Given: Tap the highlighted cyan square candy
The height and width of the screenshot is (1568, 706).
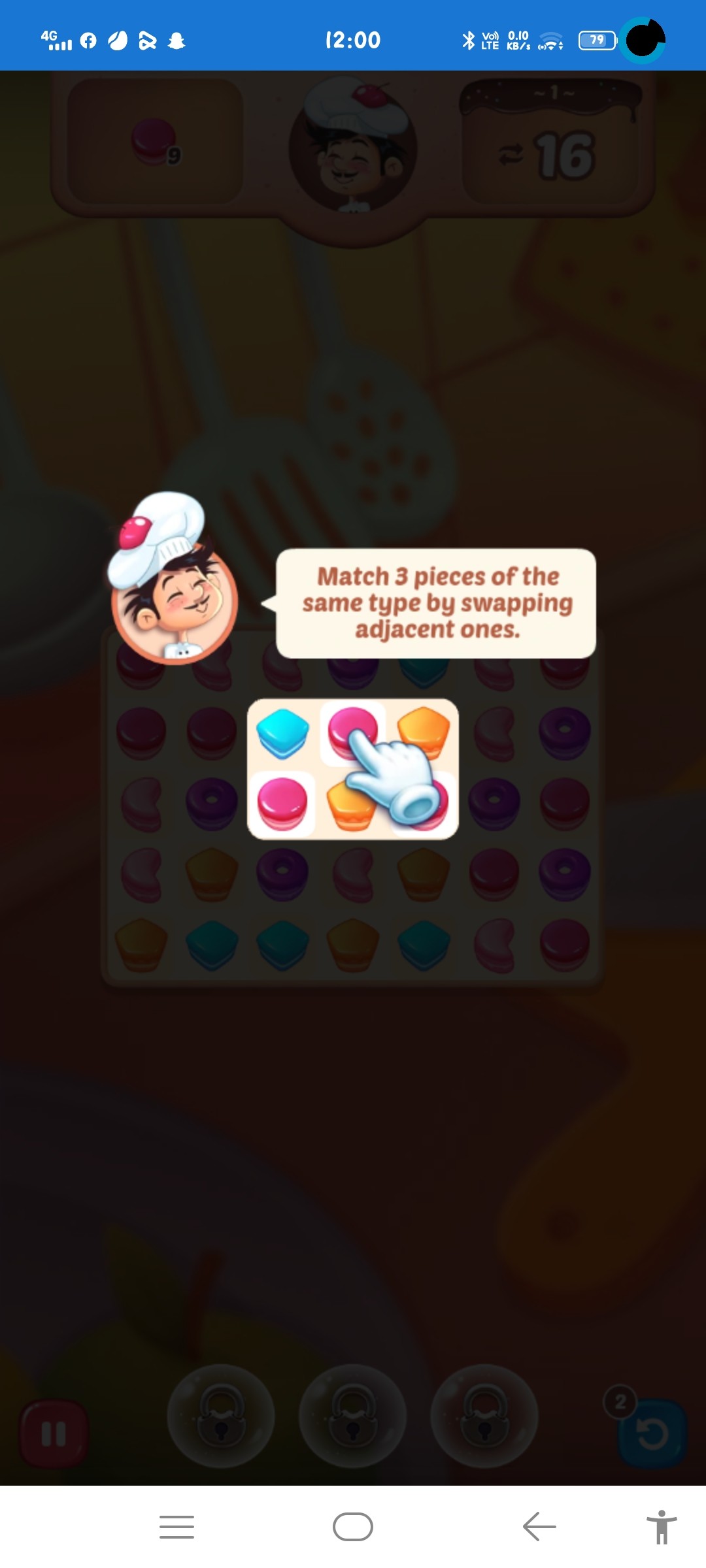Looking at the screenshot, I should pos(282,733).
